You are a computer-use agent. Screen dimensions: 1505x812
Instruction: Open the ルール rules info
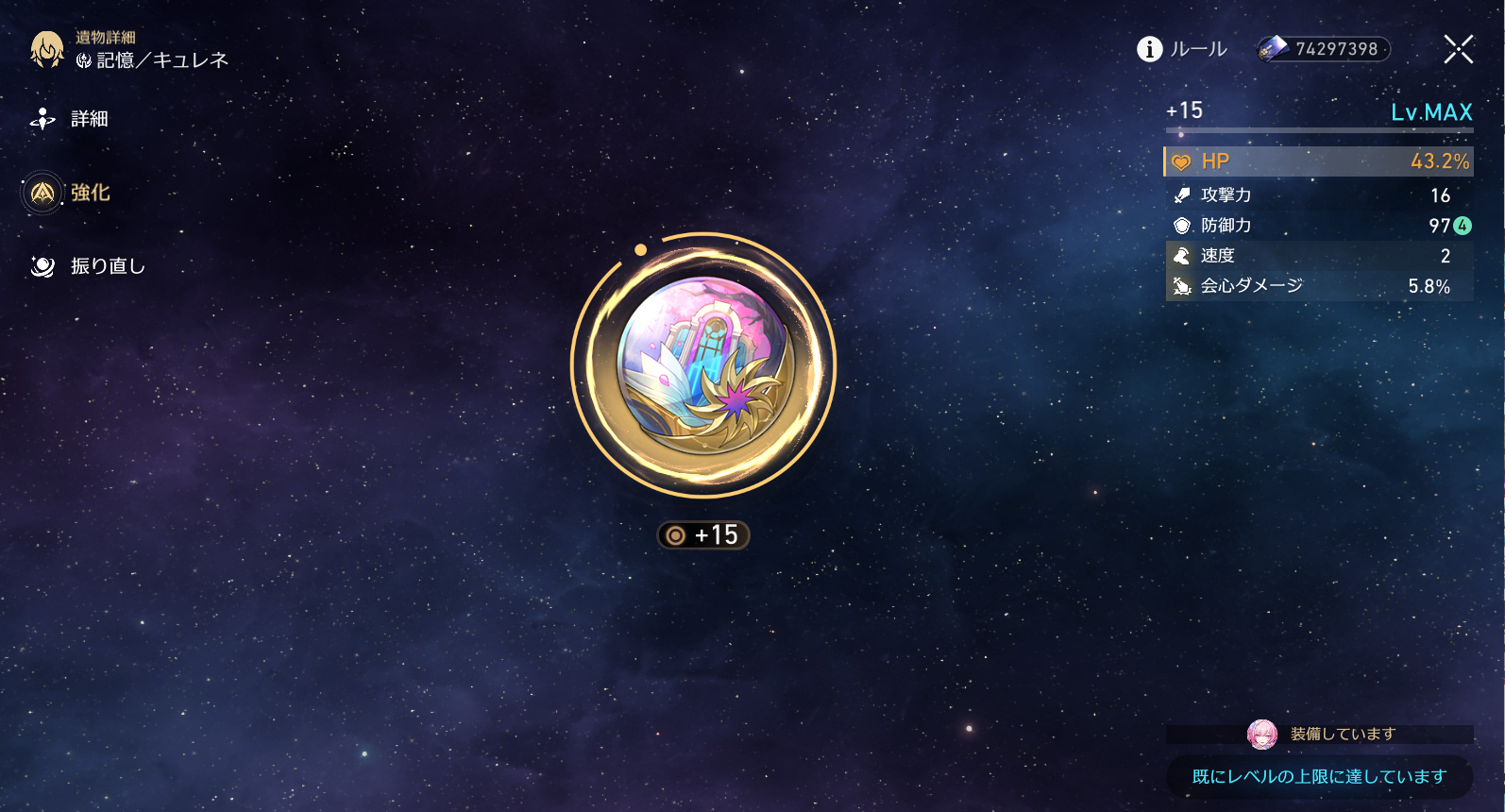tap(1182, 49)
